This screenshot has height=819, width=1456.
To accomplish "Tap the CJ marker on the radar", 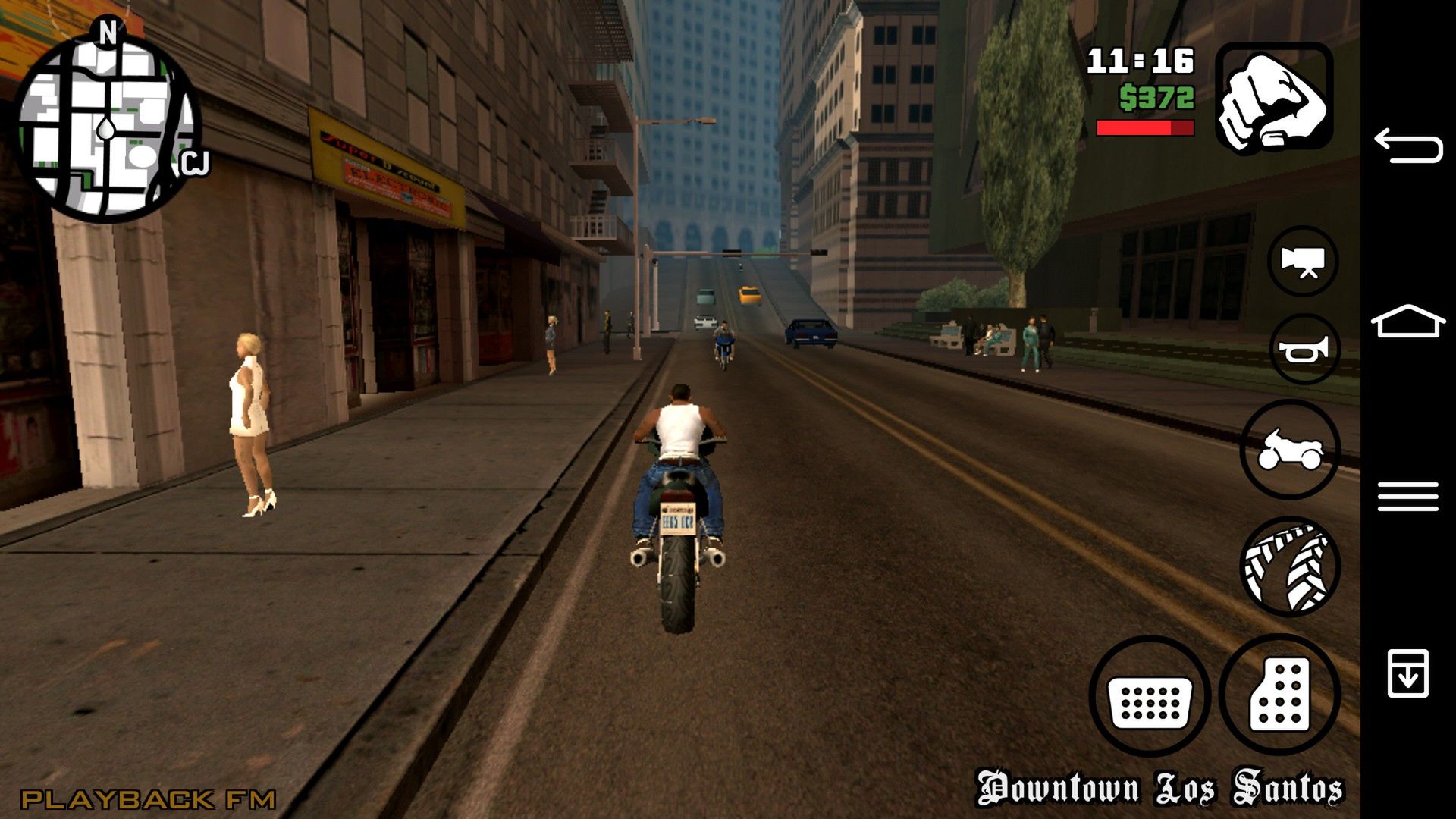I will coord(196,161).
